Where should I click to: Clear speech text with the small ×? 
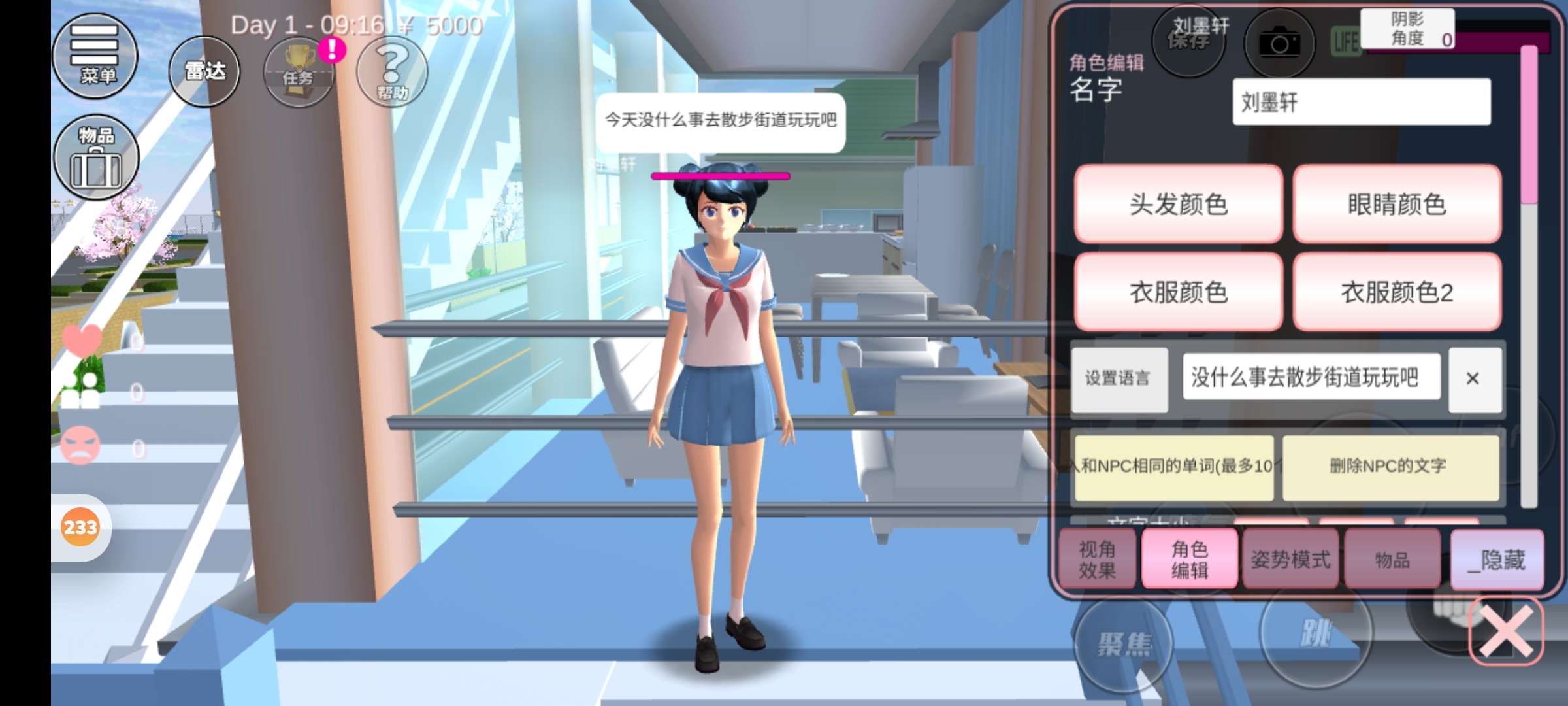[x=1473, y=378]
